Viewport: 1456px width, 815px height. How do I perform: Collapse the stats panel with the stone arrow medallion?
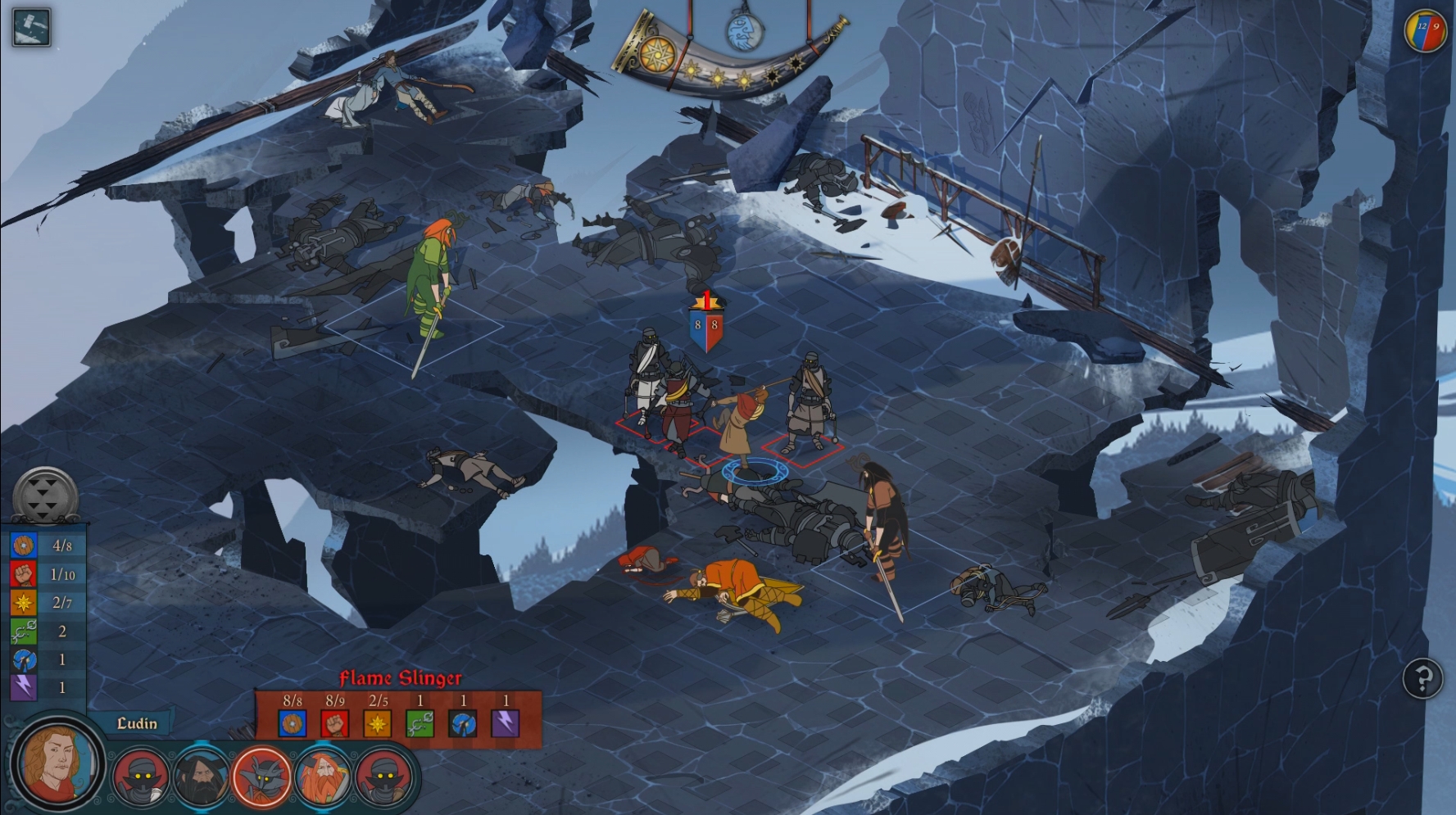pos(46,495)
